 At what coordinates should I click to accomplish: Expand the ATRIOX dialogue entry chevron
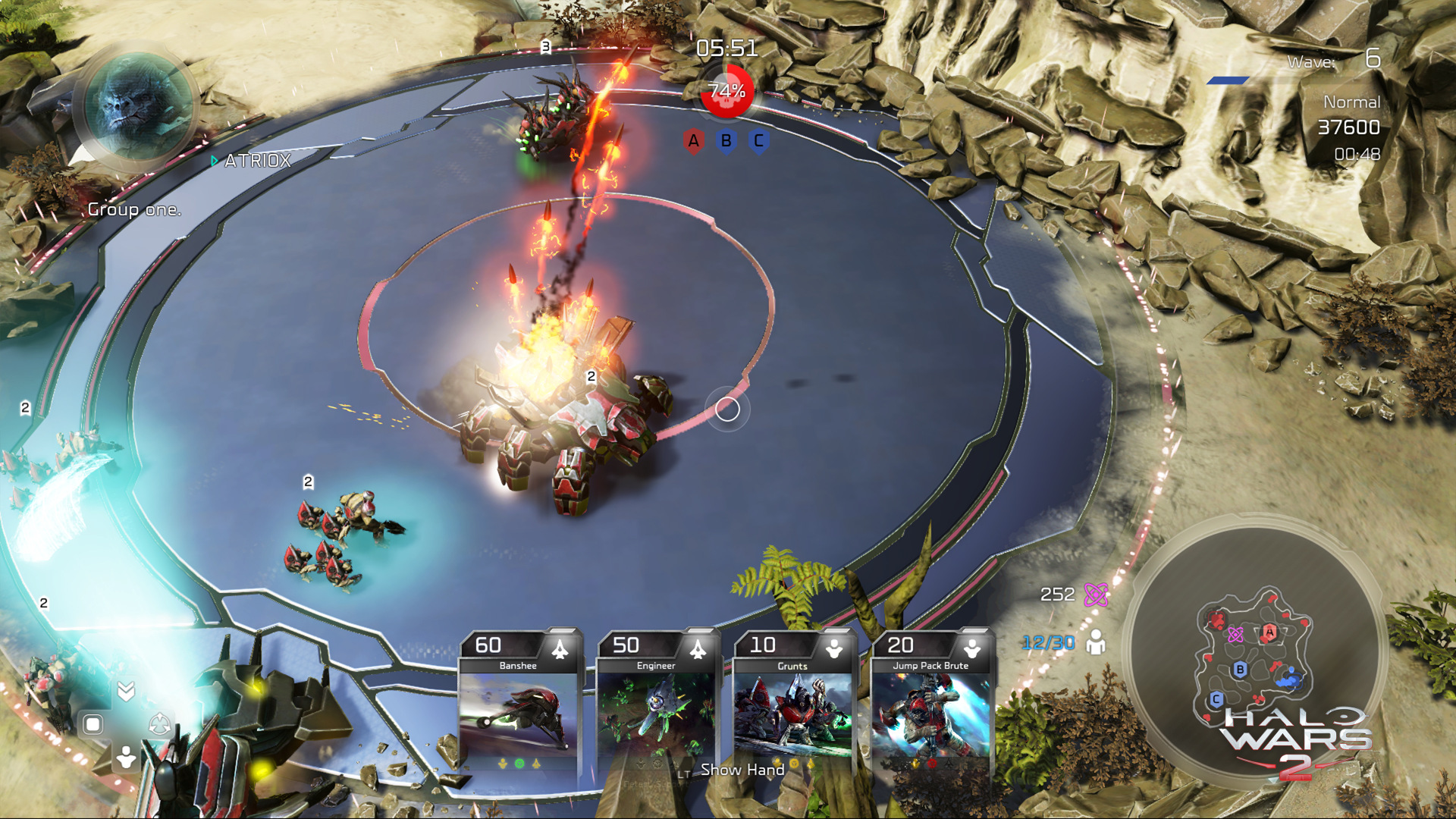[215, 161]
